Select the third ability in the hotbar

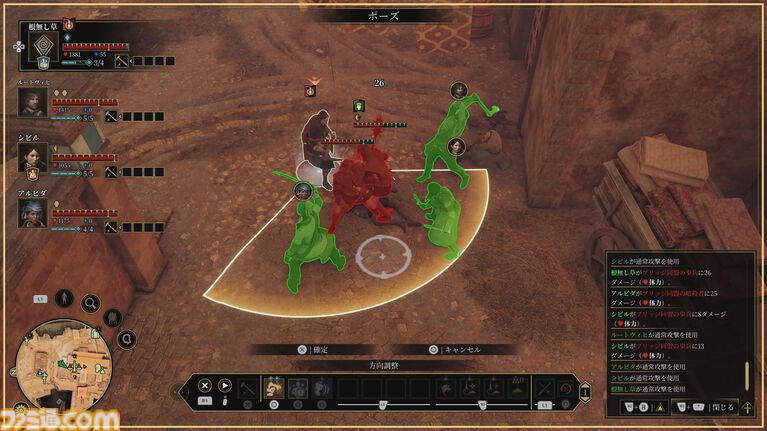[x=320, y=387]
